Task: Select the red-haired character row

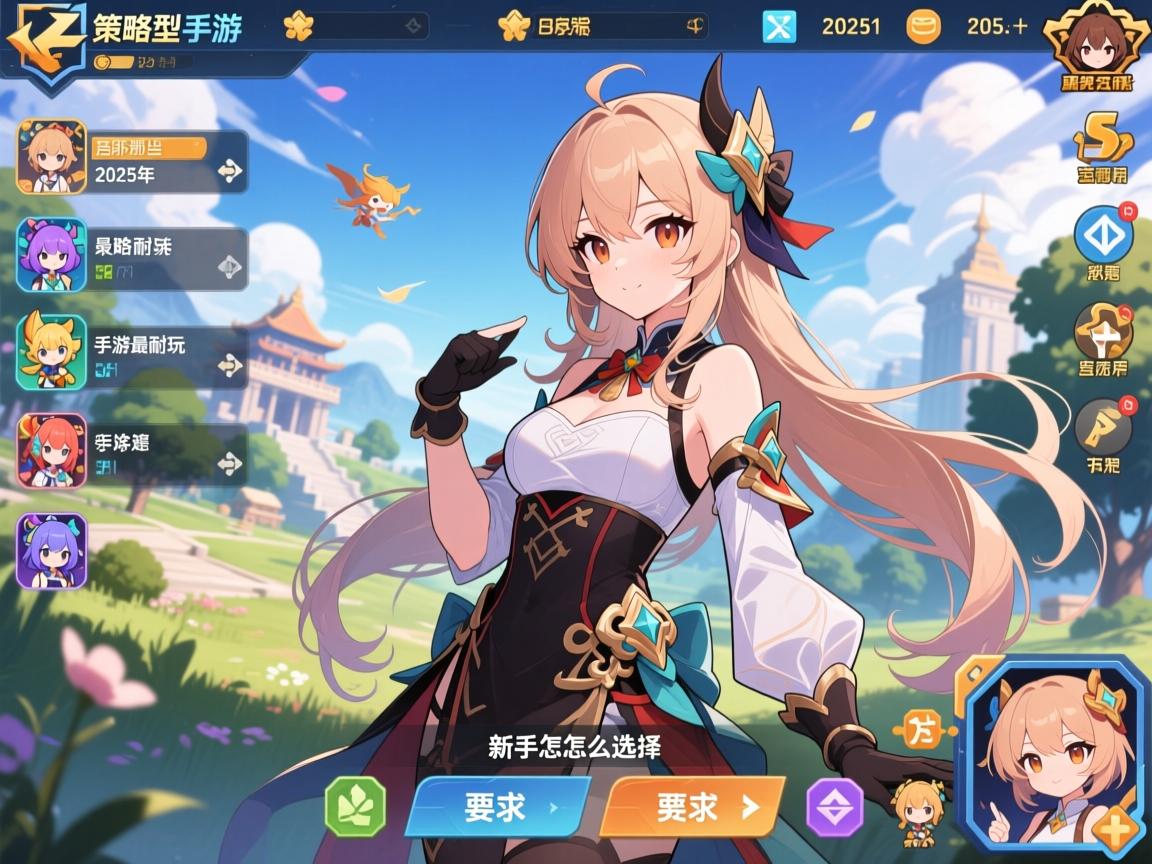Action: click(x=133, y=451)
